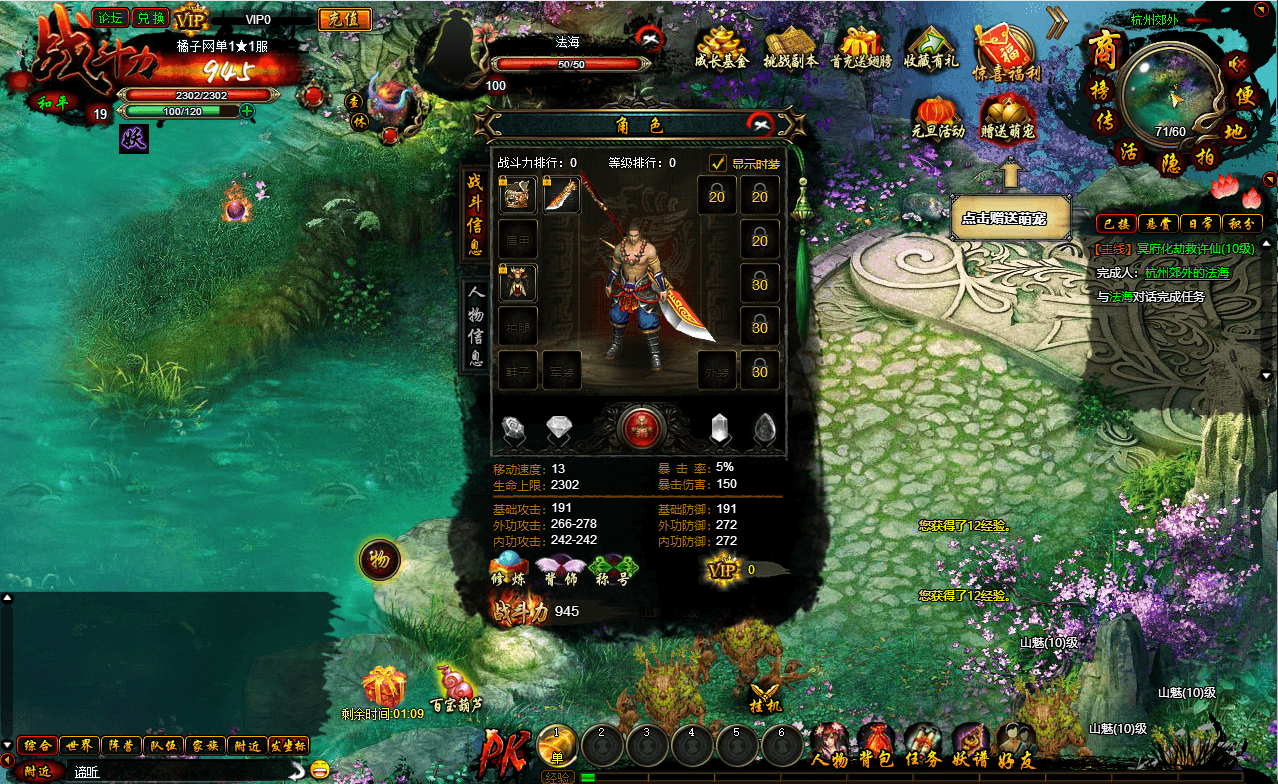
Task: Activate 挂机 auto-battle button
Action: [x=764, y=693]
